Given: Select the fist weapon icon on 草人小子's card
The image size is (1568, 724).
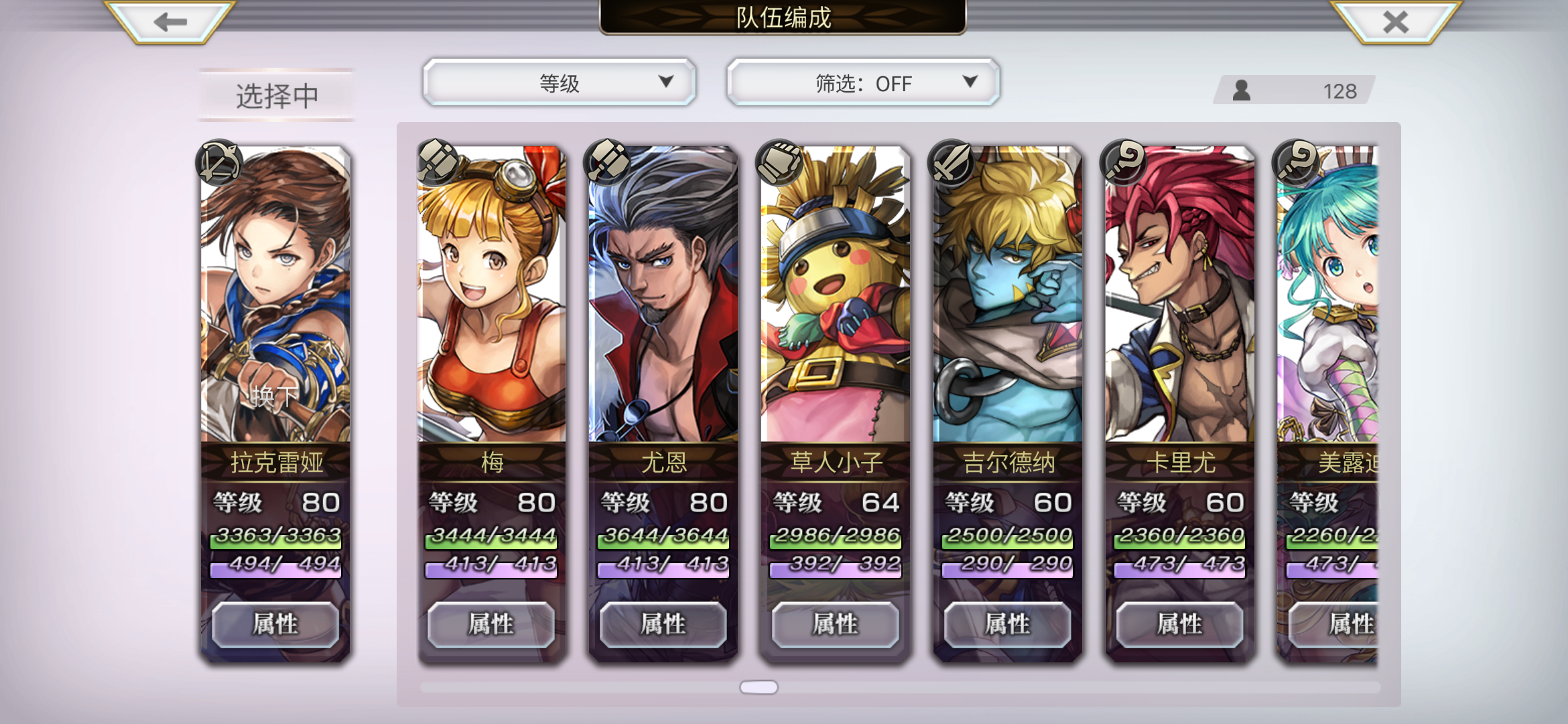Looking at the screenshot, I should (x=779, y=163).
